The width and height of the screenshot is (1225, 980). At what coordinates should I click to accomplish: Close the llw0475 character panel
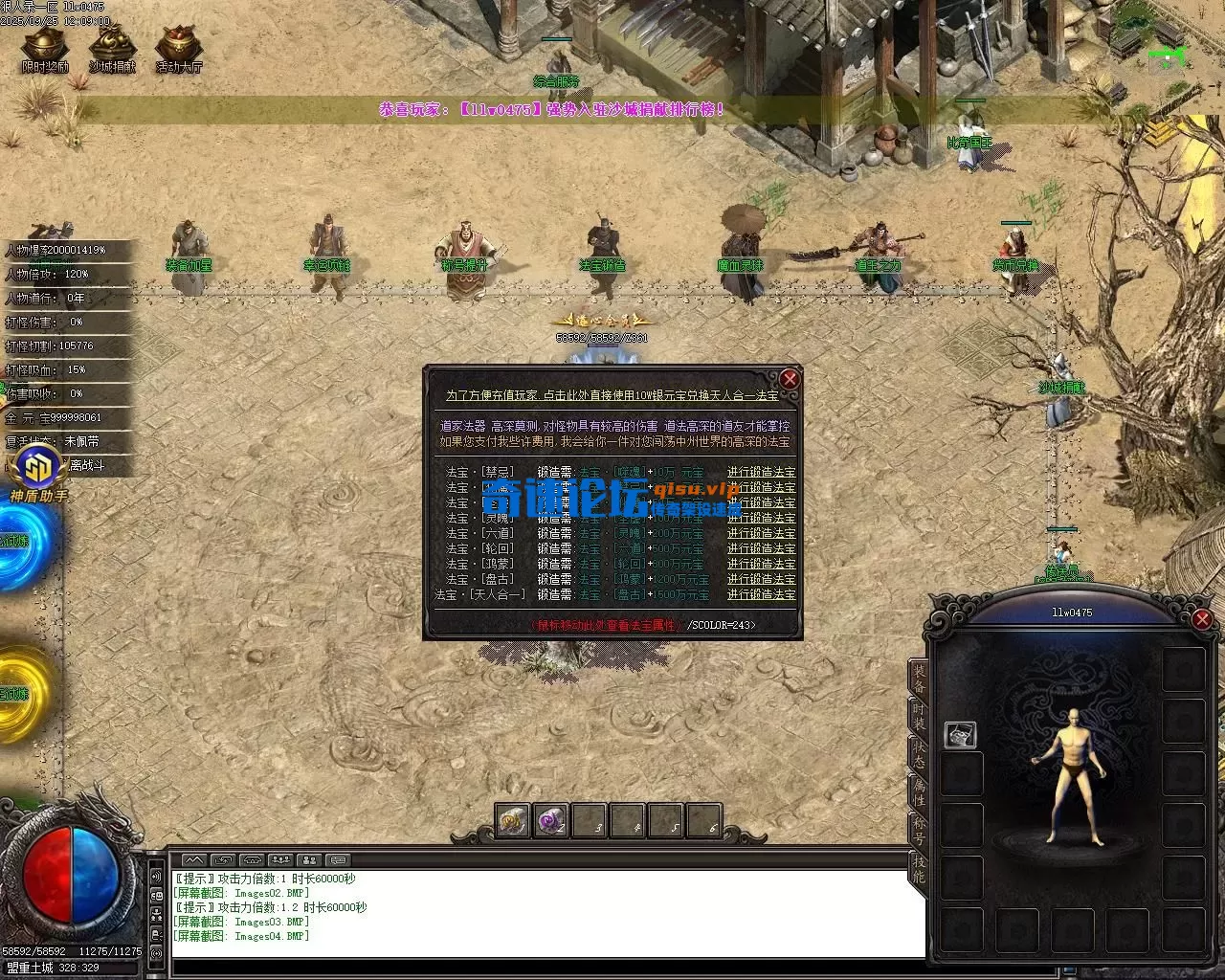[x=1203, y=619]
